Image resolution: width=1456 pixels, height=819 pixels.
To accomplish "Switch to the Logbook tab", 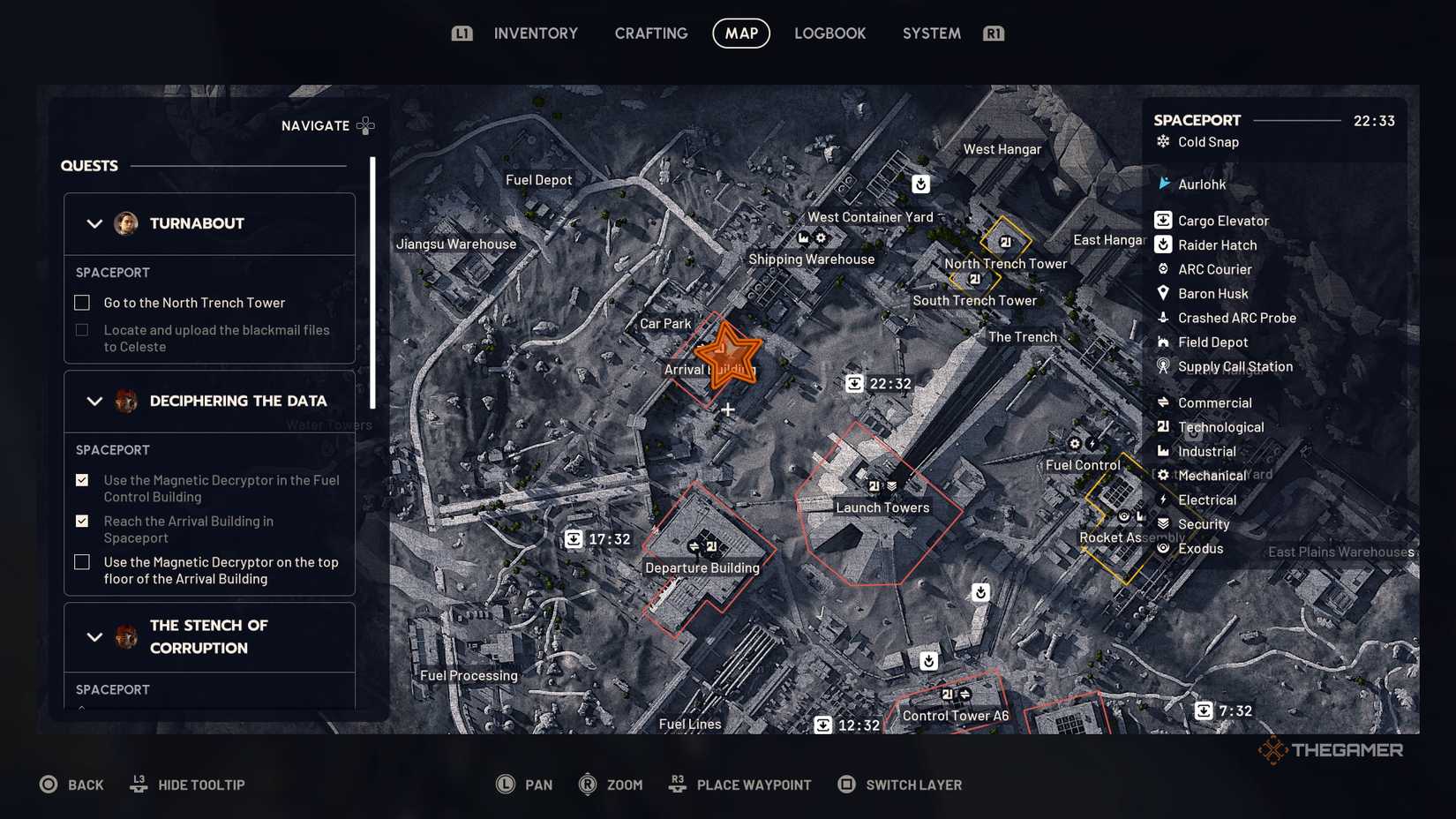I will point(829,33).
